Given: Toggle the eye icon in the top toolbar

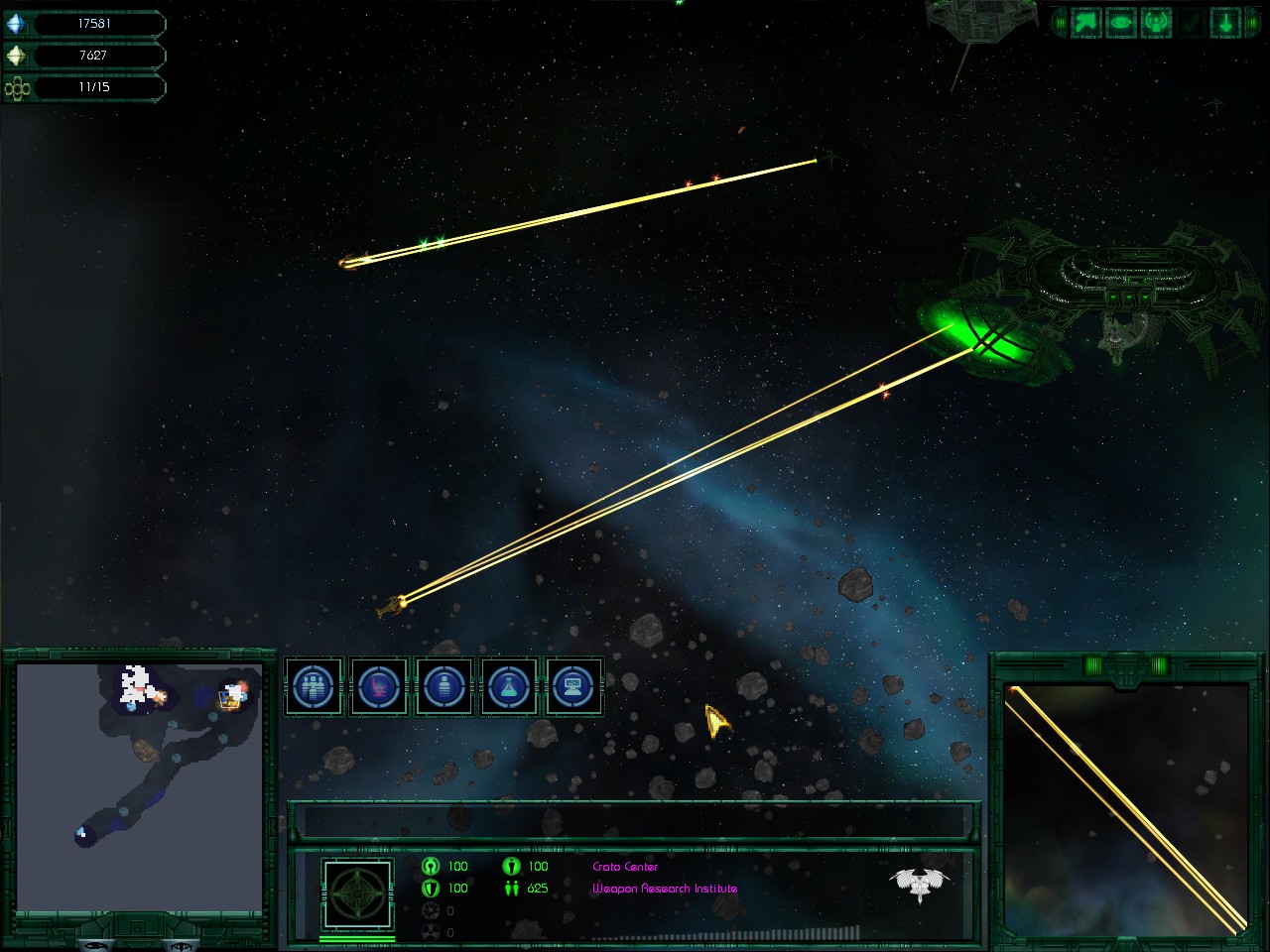Looking at the screenshot, I should [x=1121, y=23].
